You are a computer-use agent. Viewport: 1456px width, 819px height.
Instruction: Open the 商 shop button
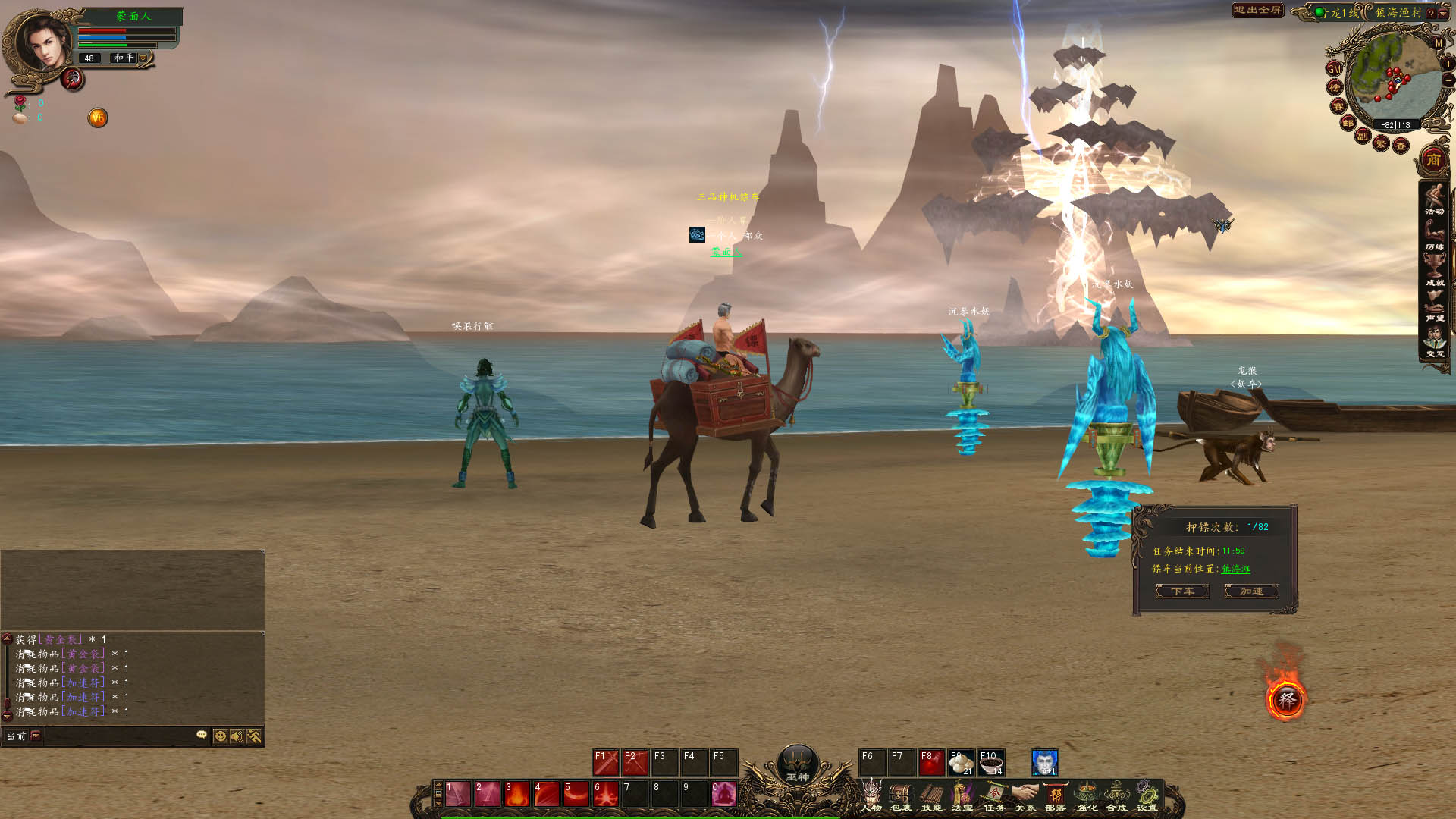pyautogui.click(x=1433, y=160)
